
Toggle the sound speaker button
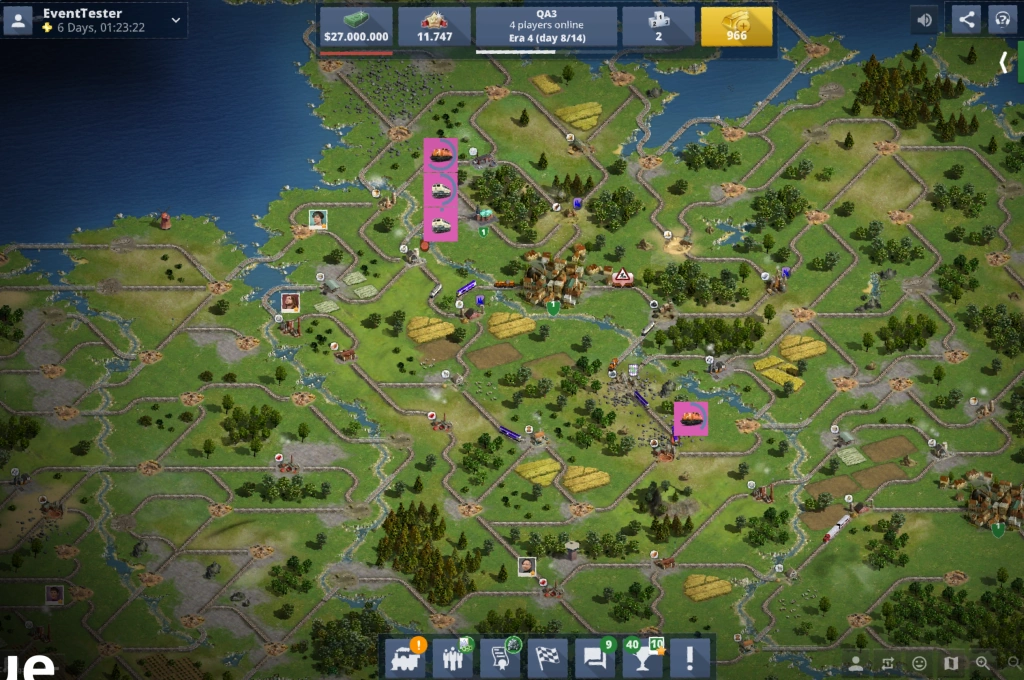coord(925,19)
